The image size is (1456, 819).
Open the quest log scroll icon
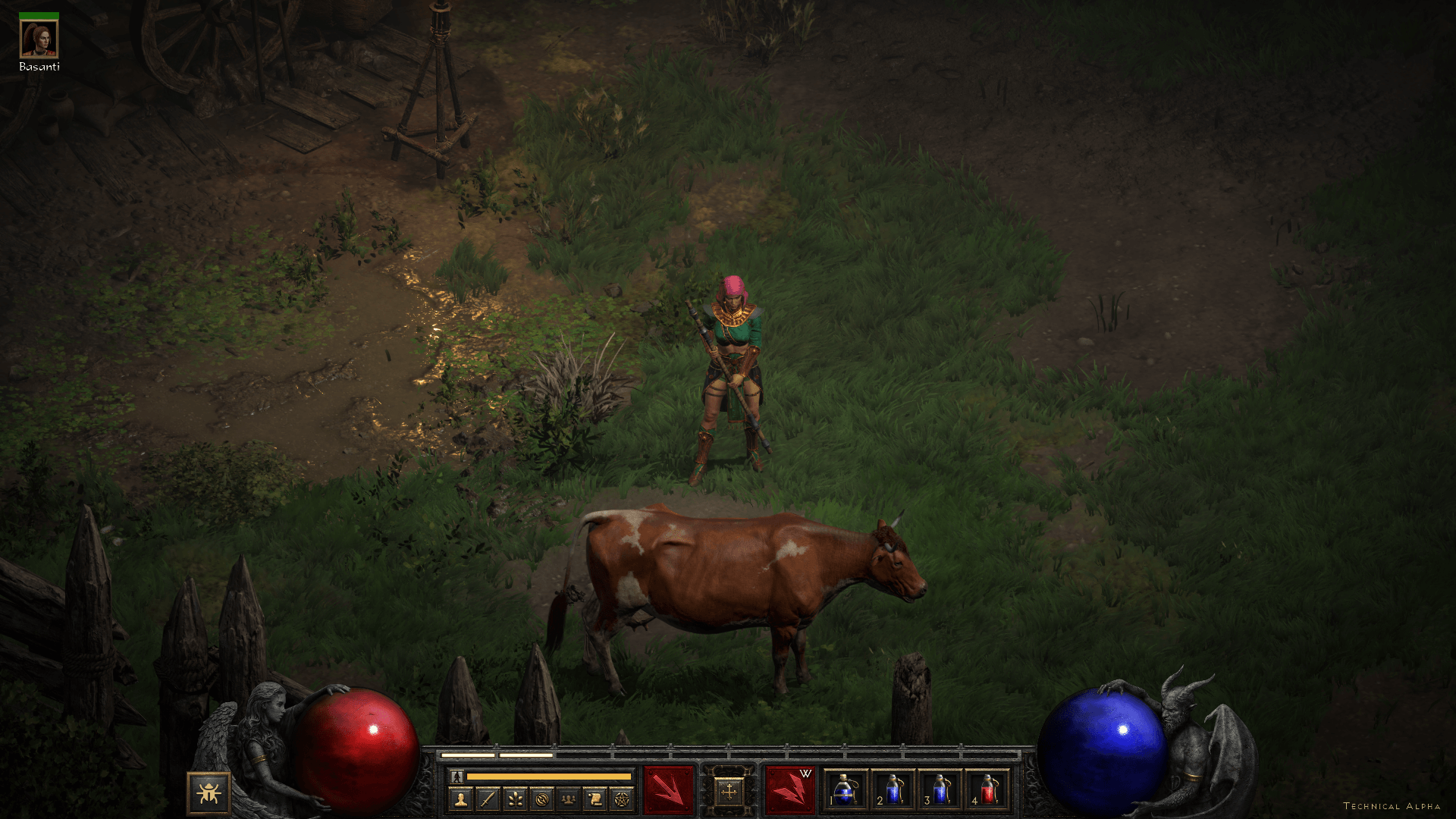coord(595,799)
